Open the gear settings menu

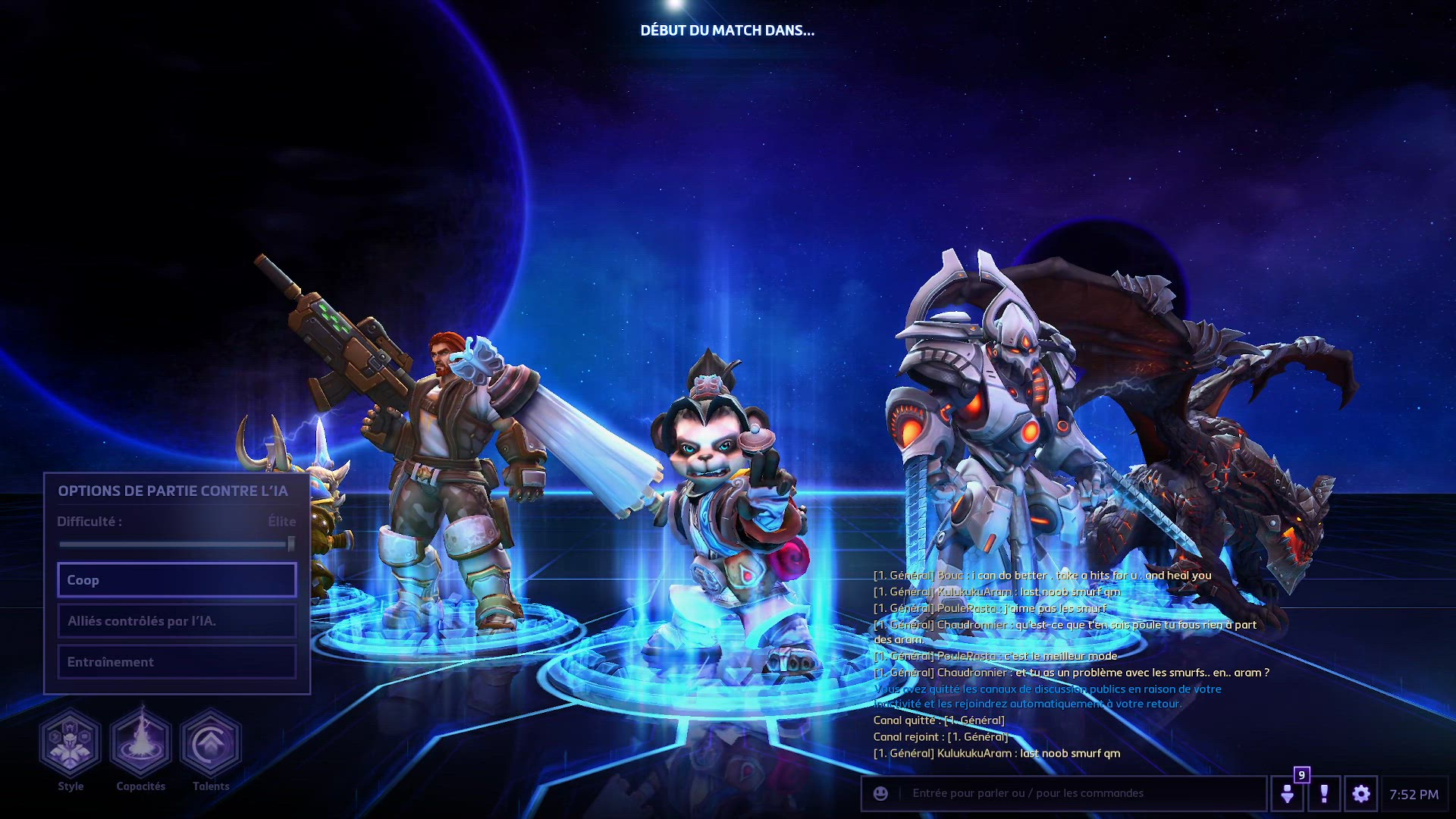click(x=1361, y=794)
